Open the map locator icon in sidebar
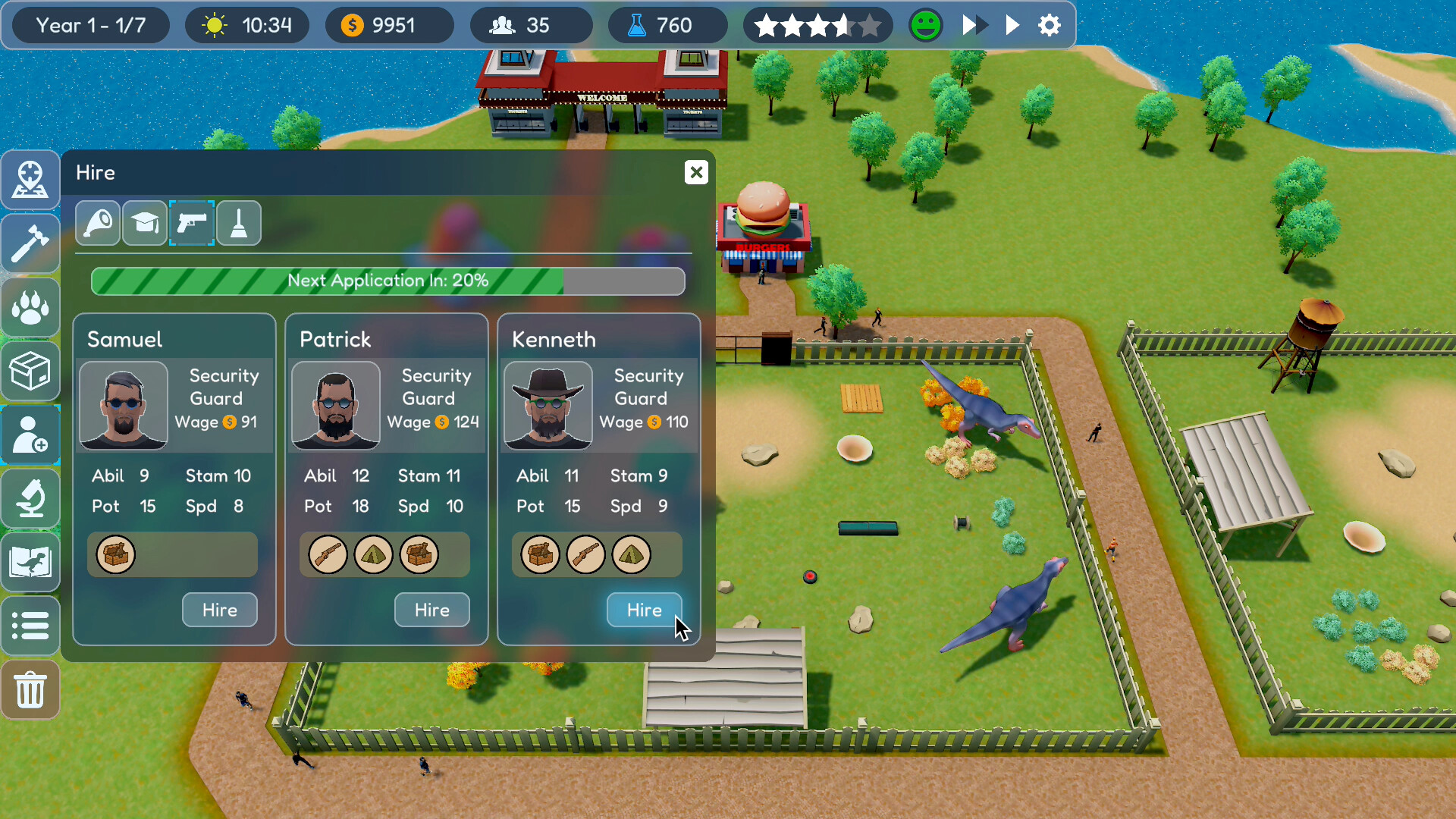This screenshot has height=819, width=1456. (30, 180)
